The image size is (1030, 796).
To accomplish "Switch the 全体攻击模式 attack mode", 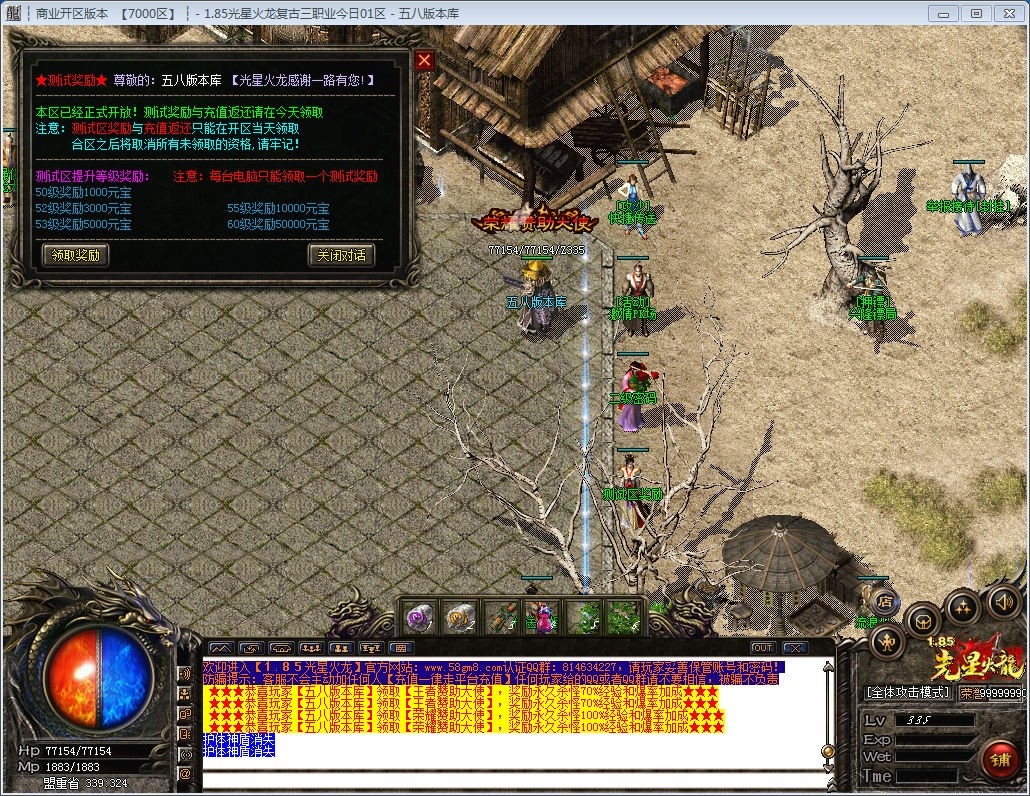I will [908, 692].
